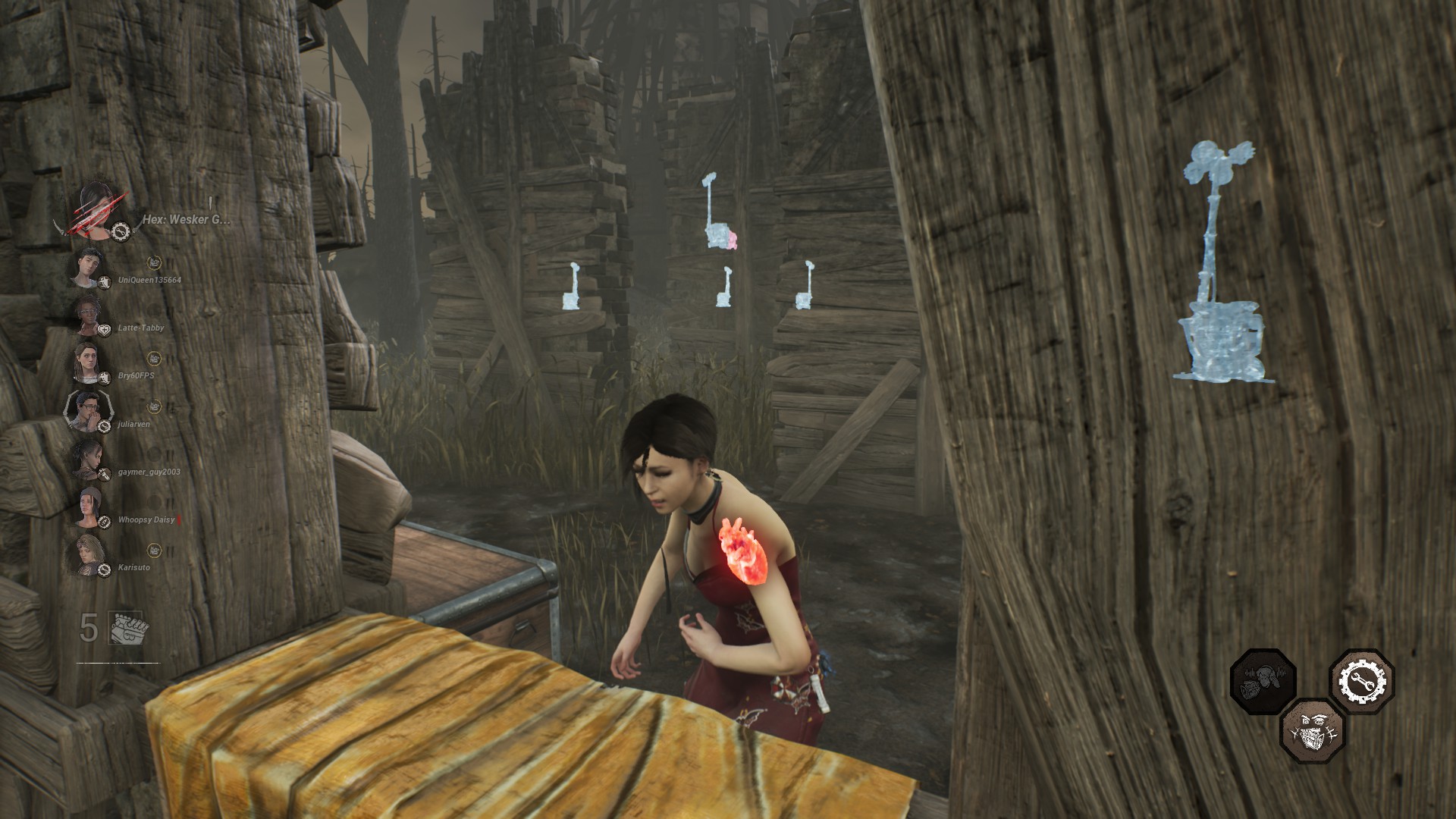Viewport: 1456px width, 819px height.
Task: Click the generators remaining engine icon
Action: tap(127, 628)
